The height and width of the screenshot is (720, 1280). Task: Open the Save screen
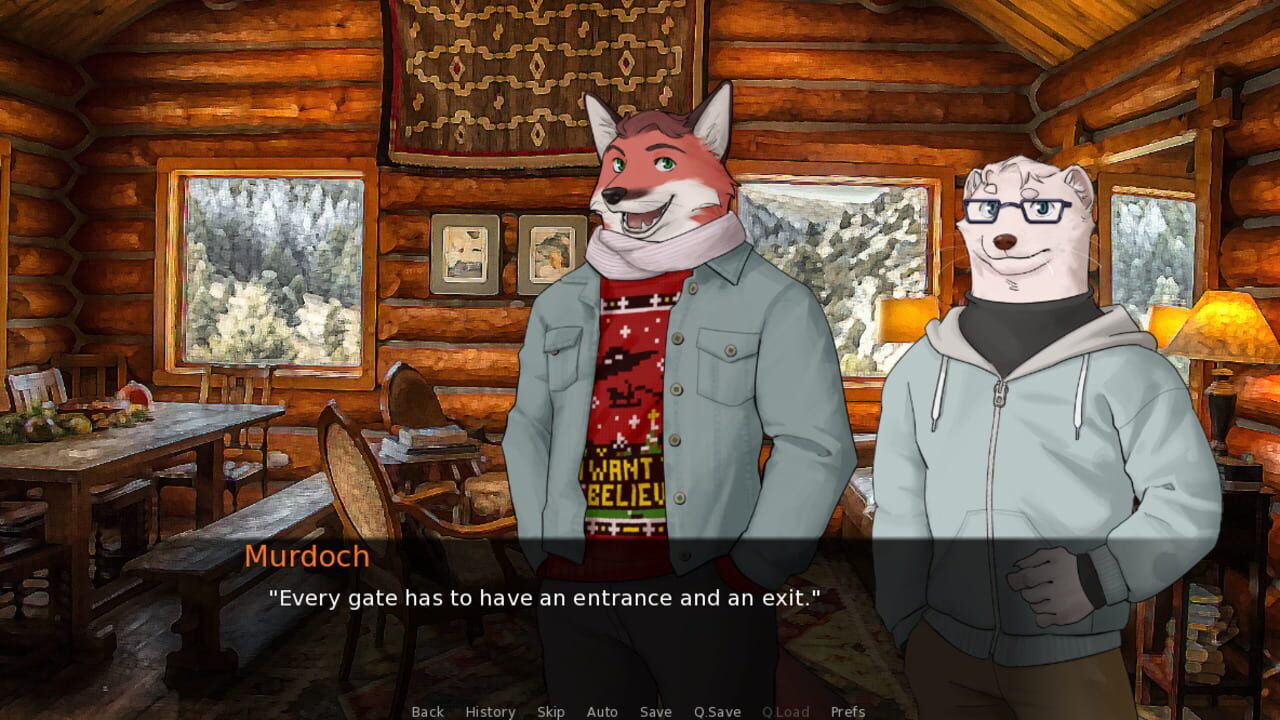(x=655, y=712)
